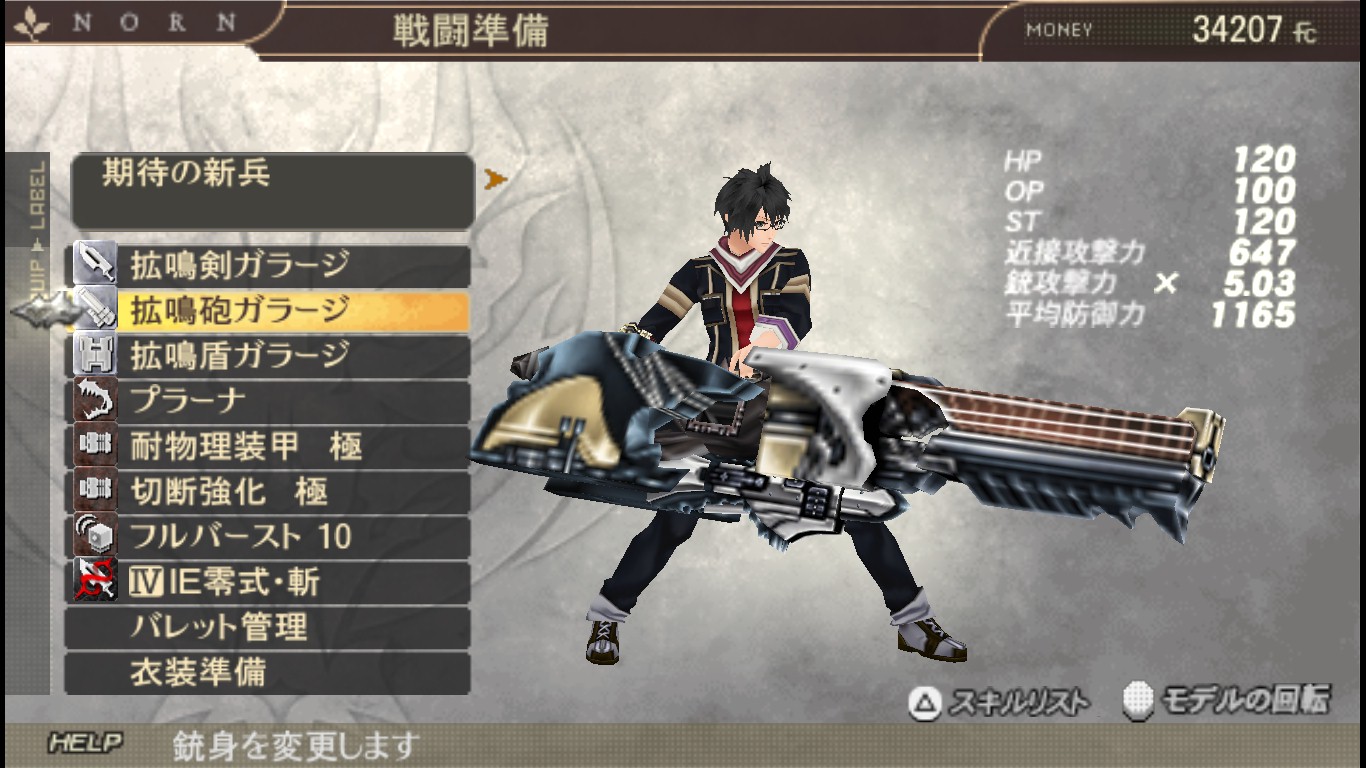1366x768 pixels.
Task: Select the 期待の新兵 label entry
Action: (x=272, y=190)
